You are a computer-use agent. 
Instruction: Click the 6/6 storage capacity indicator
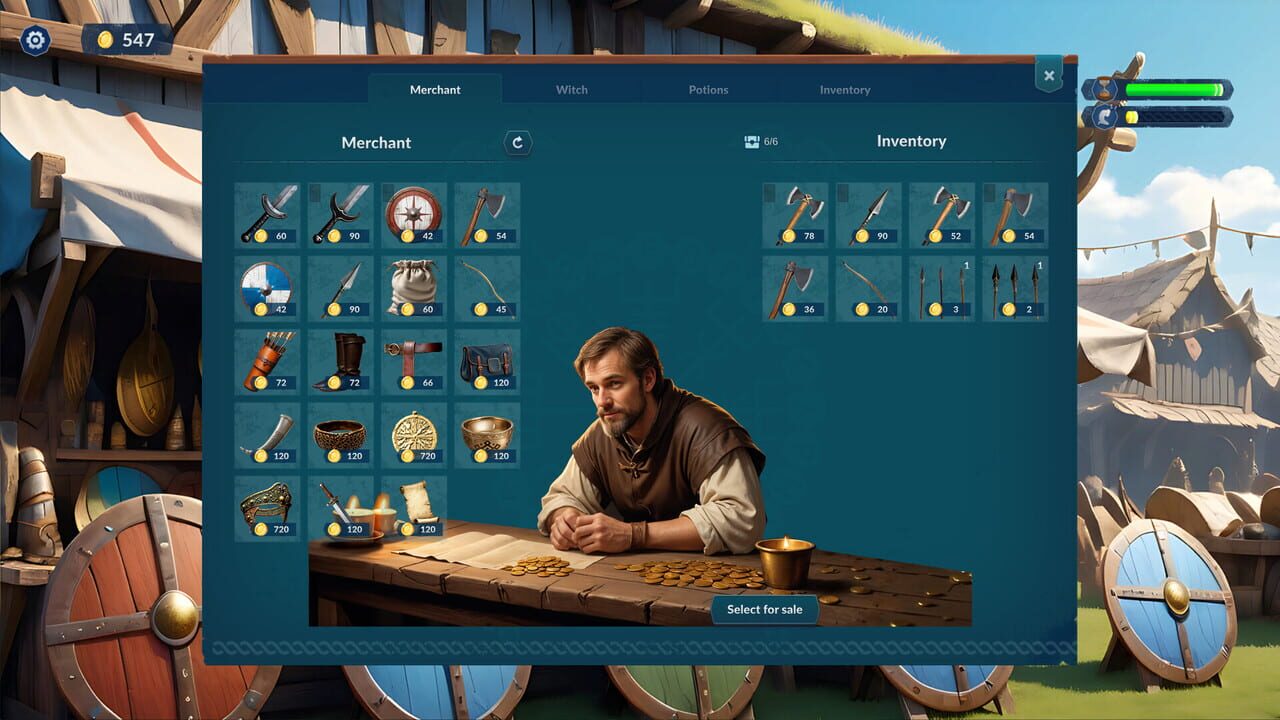pyautogui.click(x=760, y=142)
